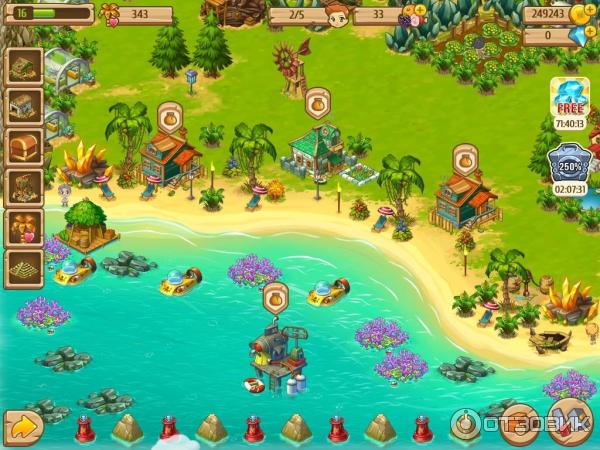Click the villager portrait on population counter

tap(336, 14)
